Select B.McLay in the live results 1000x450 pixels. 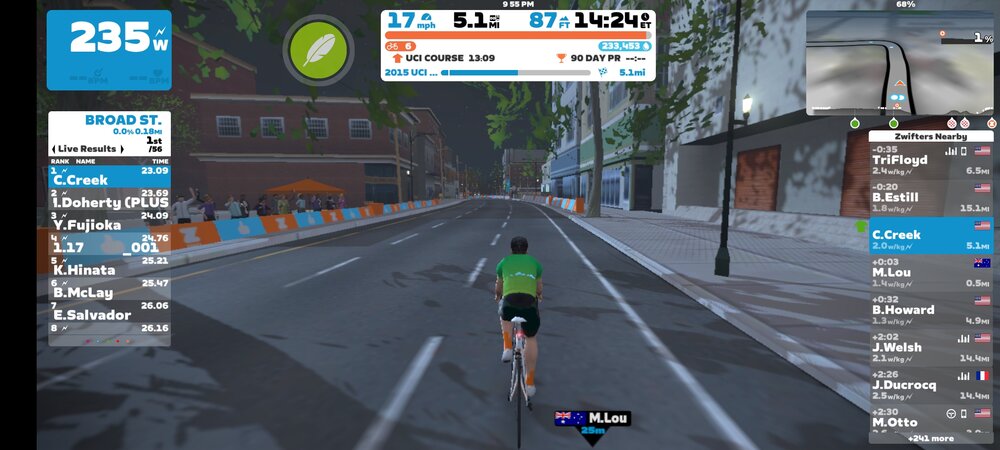pyautogui.click(x=109, y=292)
